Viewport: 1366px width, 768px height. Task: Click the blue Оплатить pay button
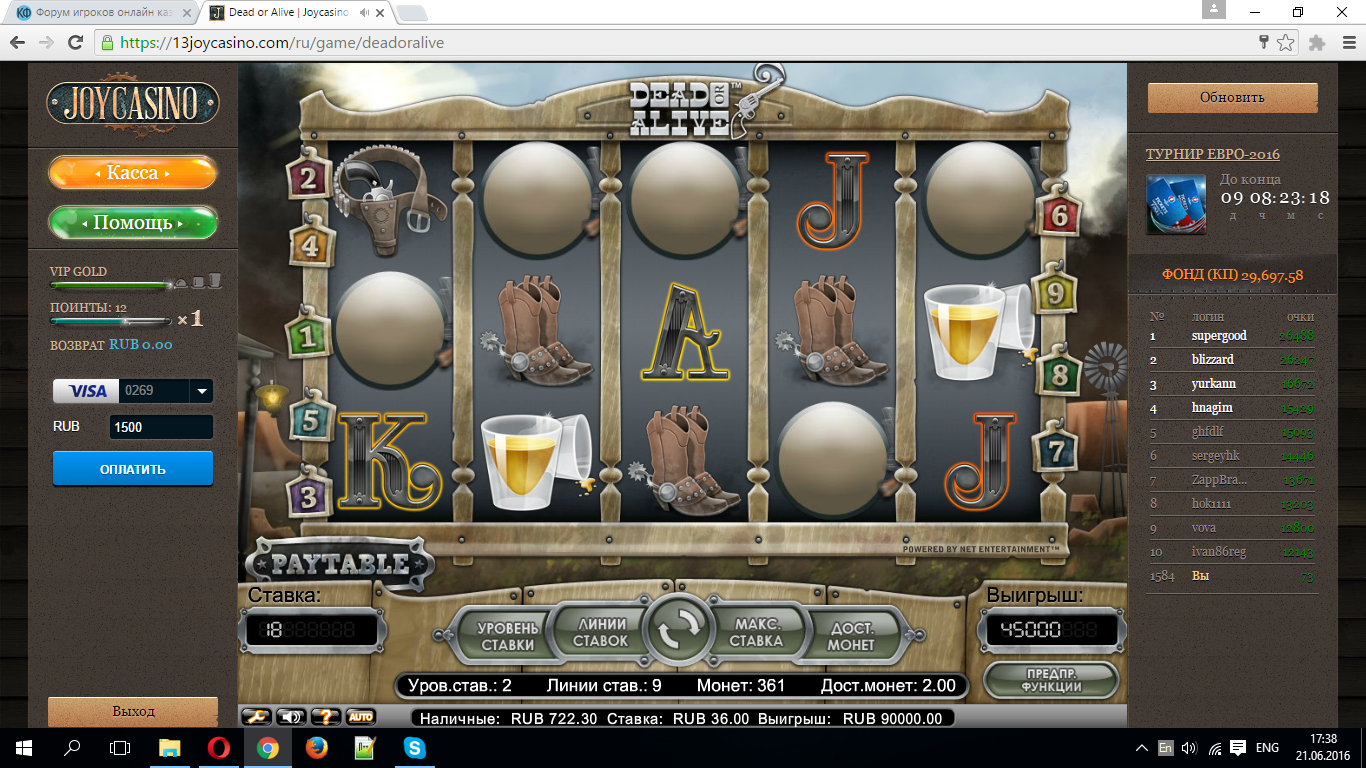133,469
